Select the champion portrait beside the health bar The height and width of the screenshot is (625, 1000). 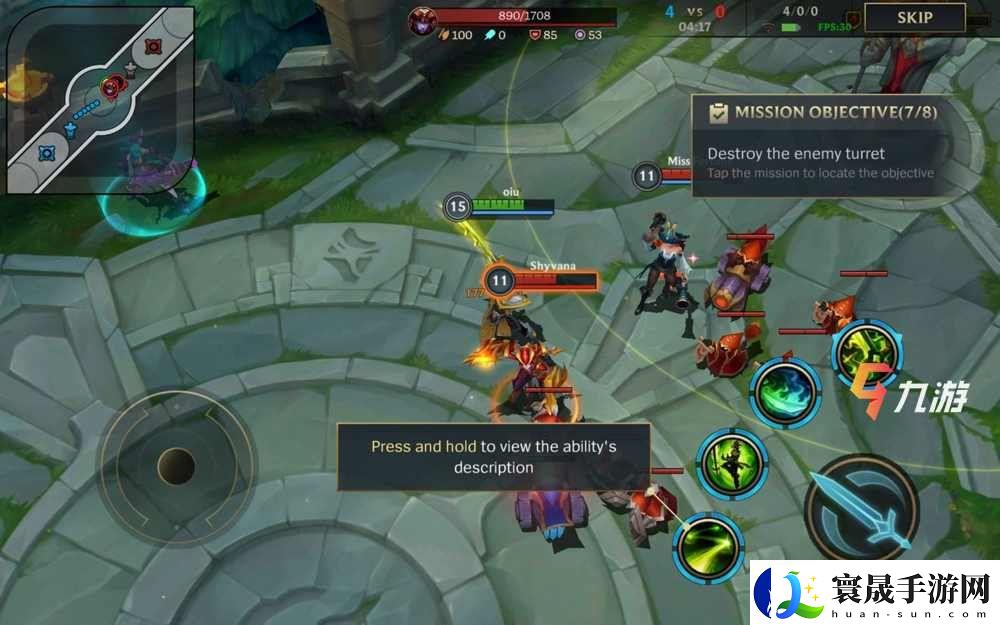point(421,17)
